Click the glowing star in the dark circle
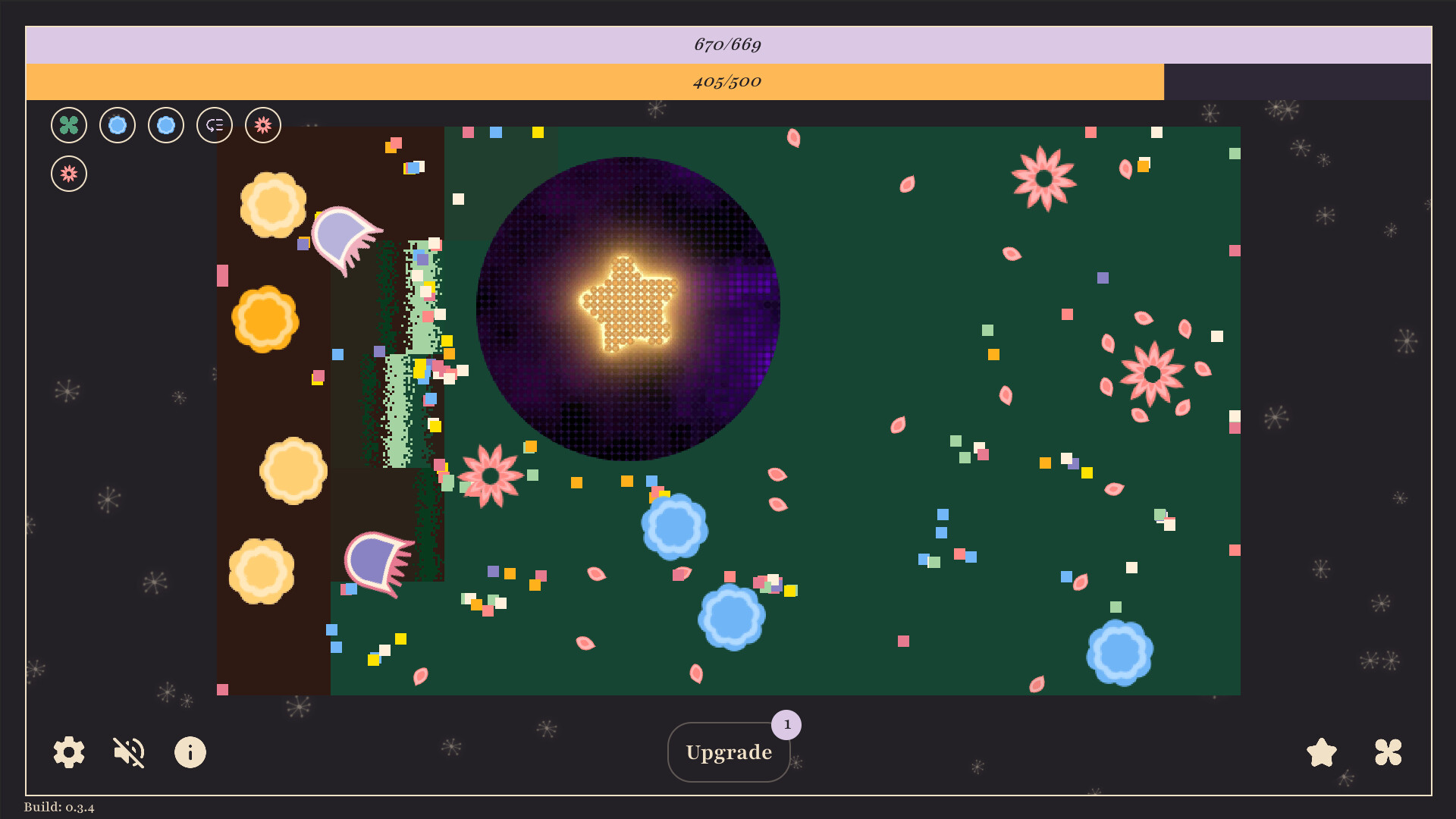 click(x=629, y=303)
